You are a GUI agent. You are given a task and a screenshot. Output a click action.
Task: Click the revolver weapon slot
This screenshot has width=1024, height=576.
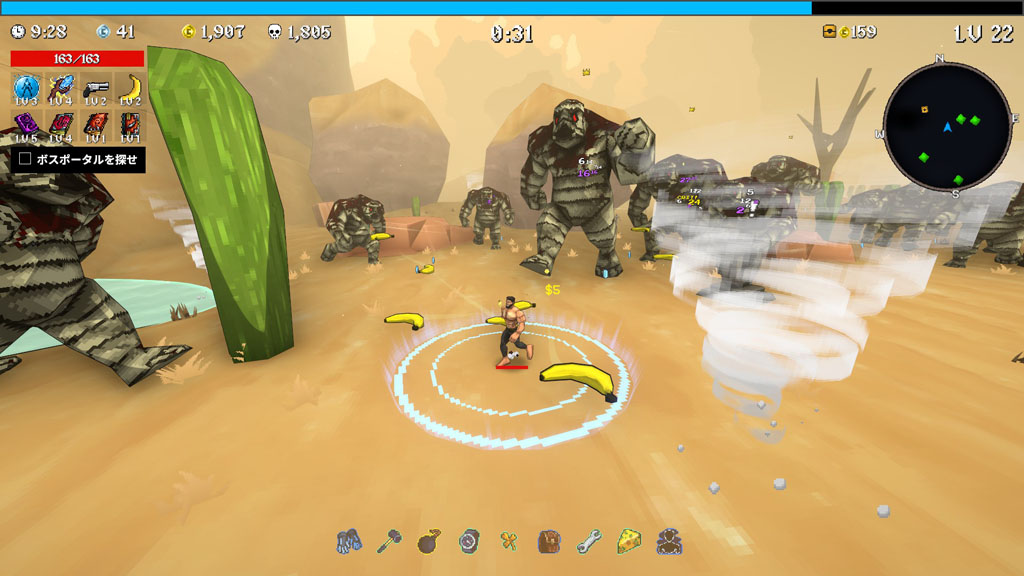[95, 90]
